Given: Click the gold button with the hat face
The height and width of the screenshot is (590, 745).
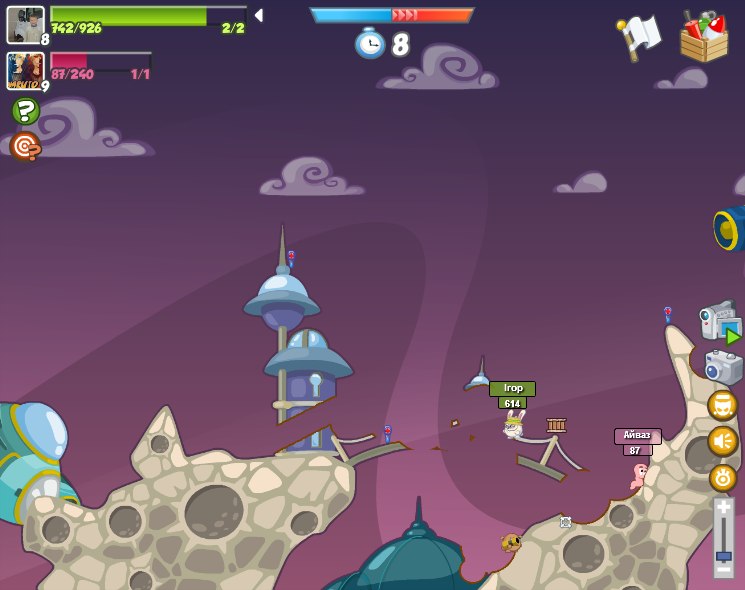Looking at the screenshot, I should [x=722, y=405].
